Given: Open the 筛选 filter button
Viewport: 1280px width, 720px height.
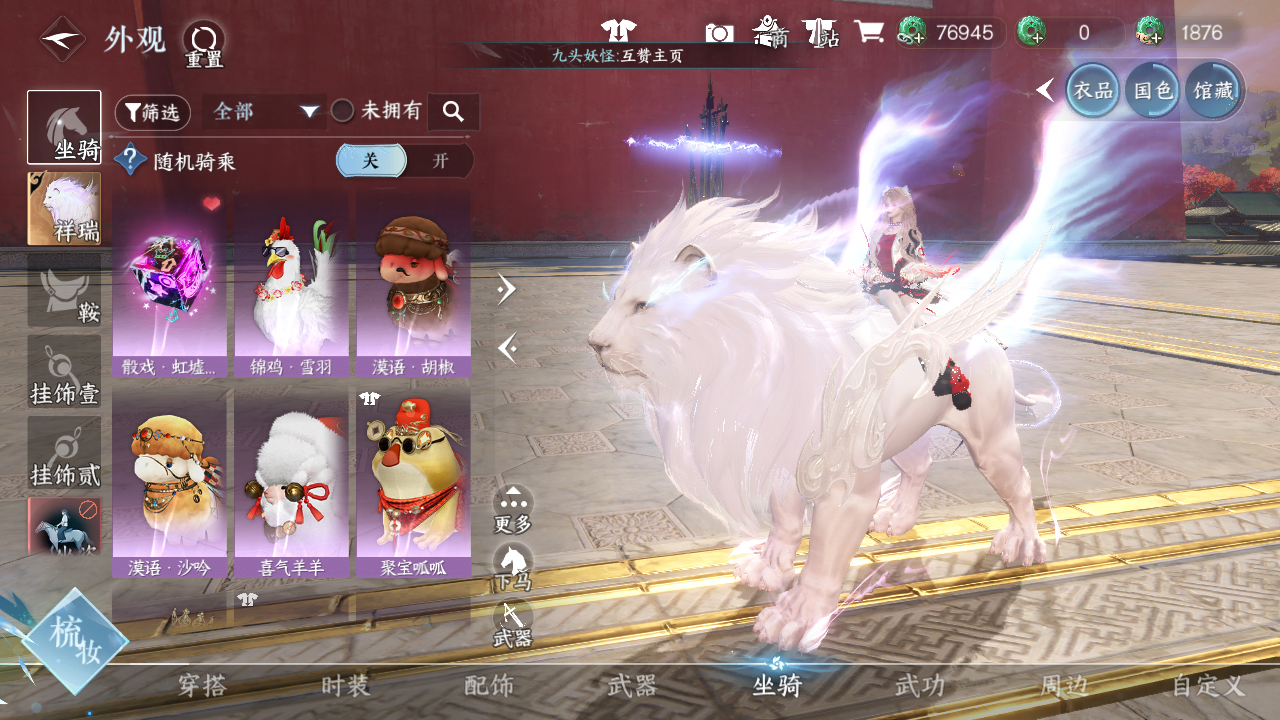Looking at the screenshot, I should (x=153, y=112).
